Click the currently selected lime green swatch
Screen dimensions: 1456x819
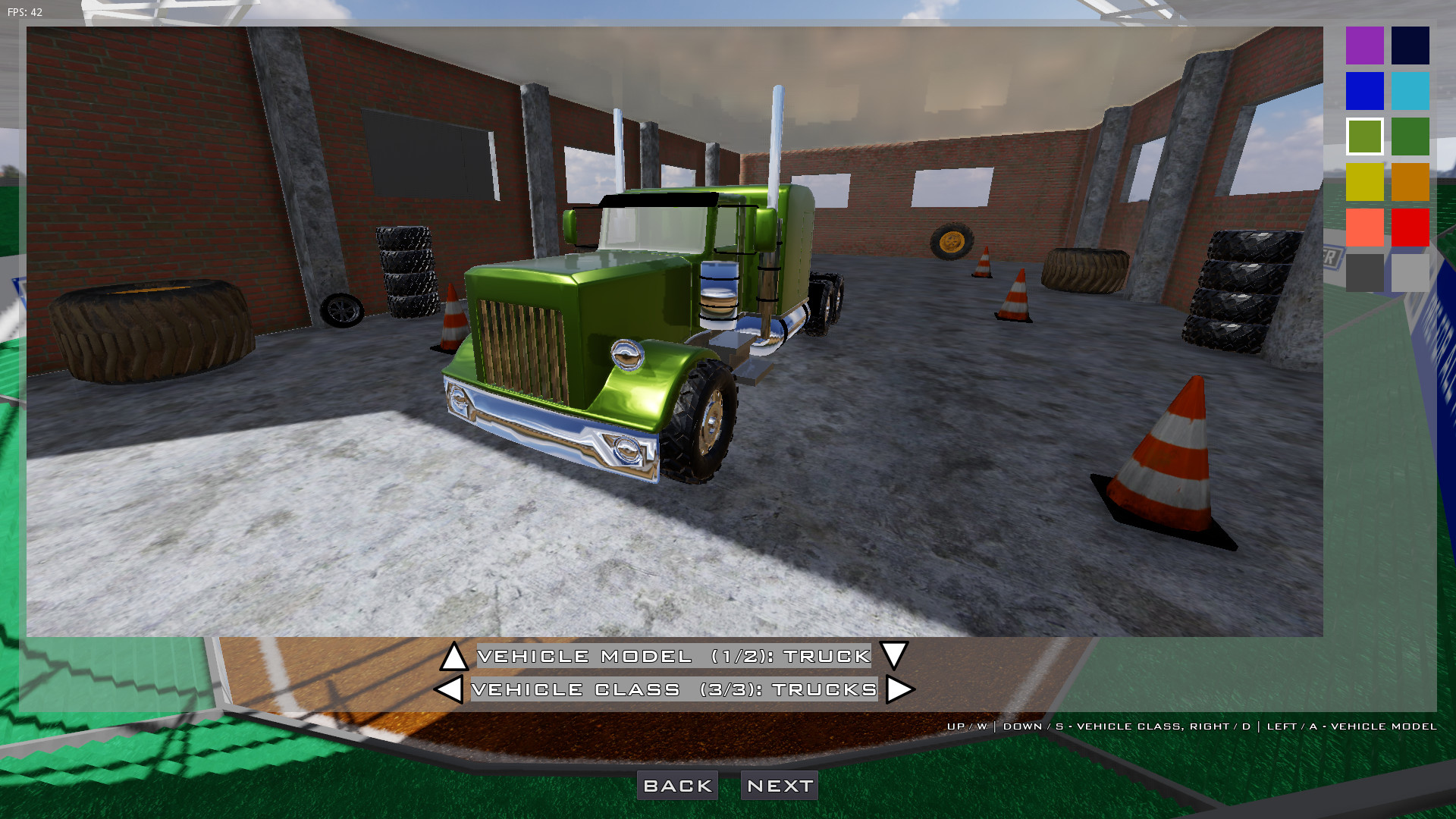1363,136
